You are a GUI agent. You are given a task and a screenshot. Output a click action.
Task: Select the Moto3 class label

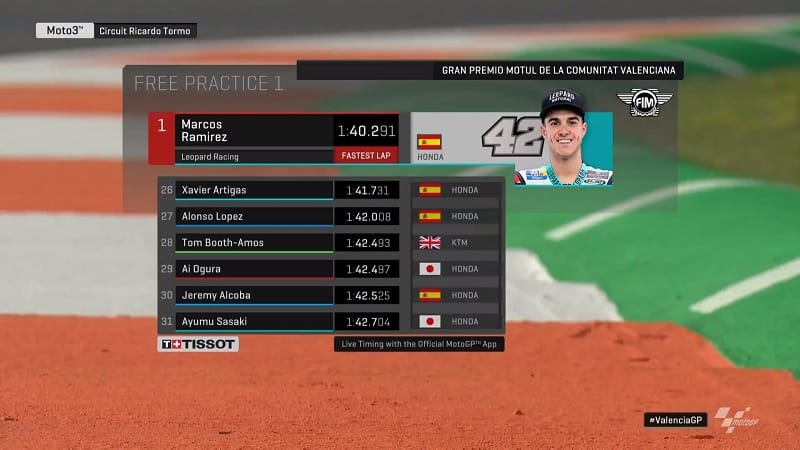(66, 30)
